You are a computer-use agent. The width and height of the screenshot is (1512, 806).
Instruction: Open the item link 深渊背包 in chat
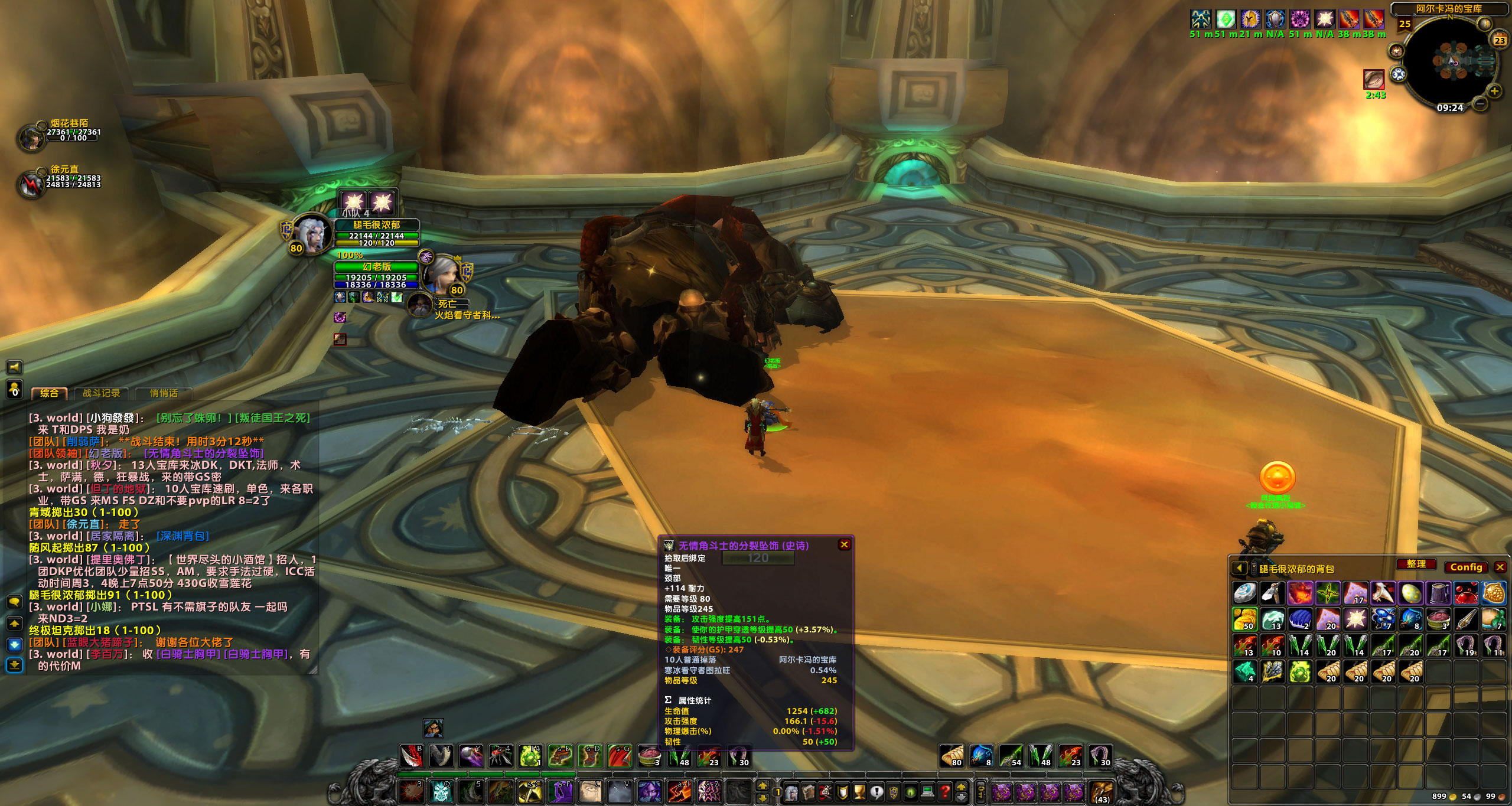[x=183, y=537]
